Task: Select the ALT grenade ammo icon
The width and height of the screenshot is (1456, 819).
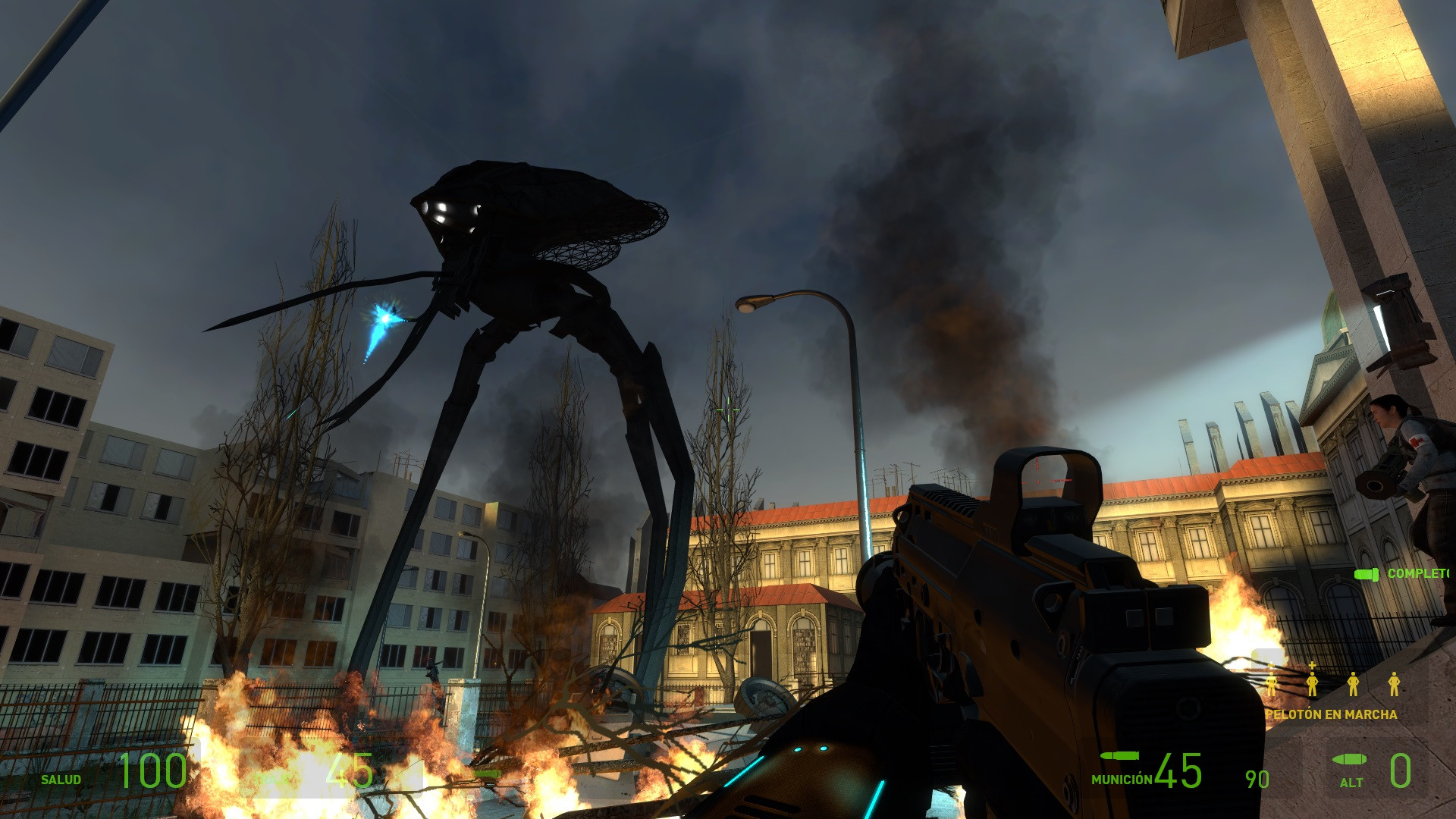Action: (1349, 760)
